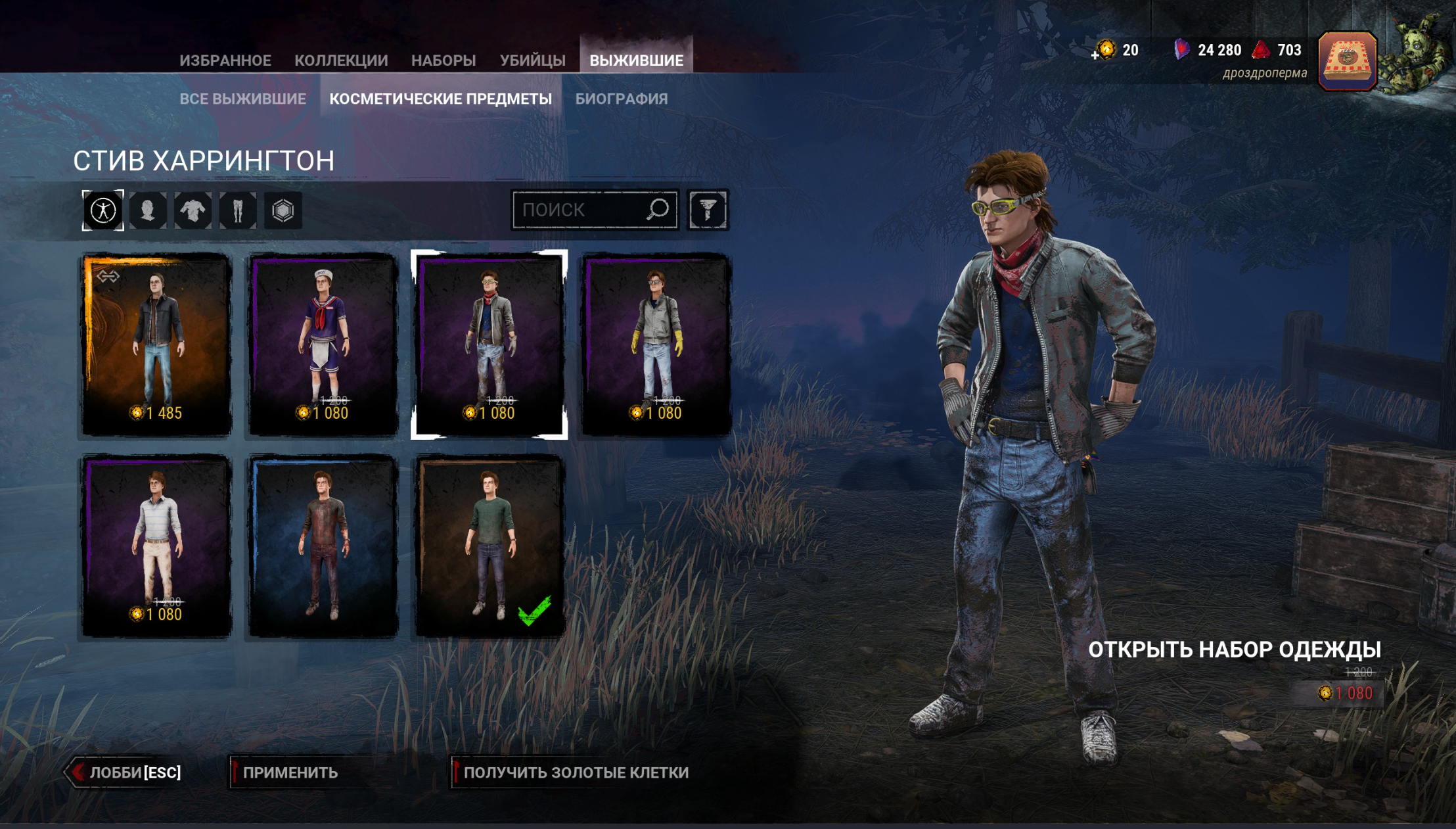The image size is (1456, 829).
Task: Filter cosmetics by head icon
Action: pyautogui.click(x=148, y=210)
